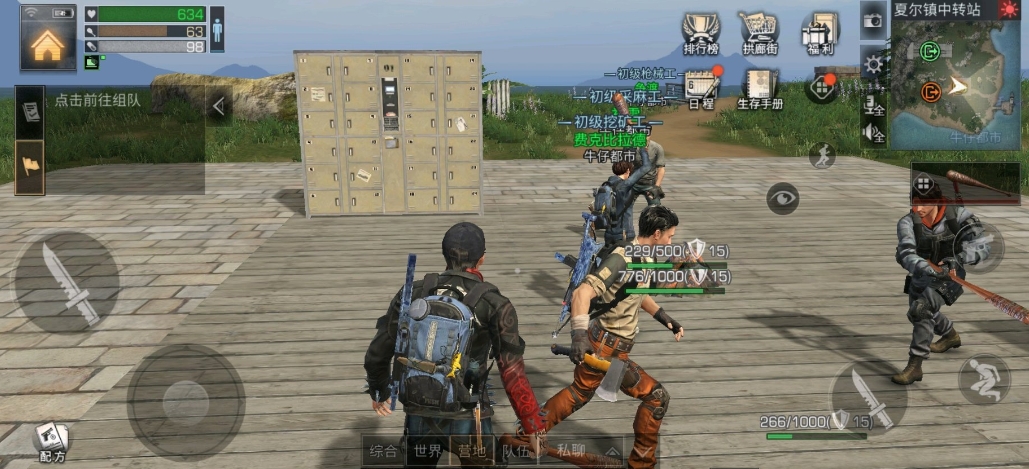
Task: Click 点击前往组队 to go to team-up
Action: [98, 100]
